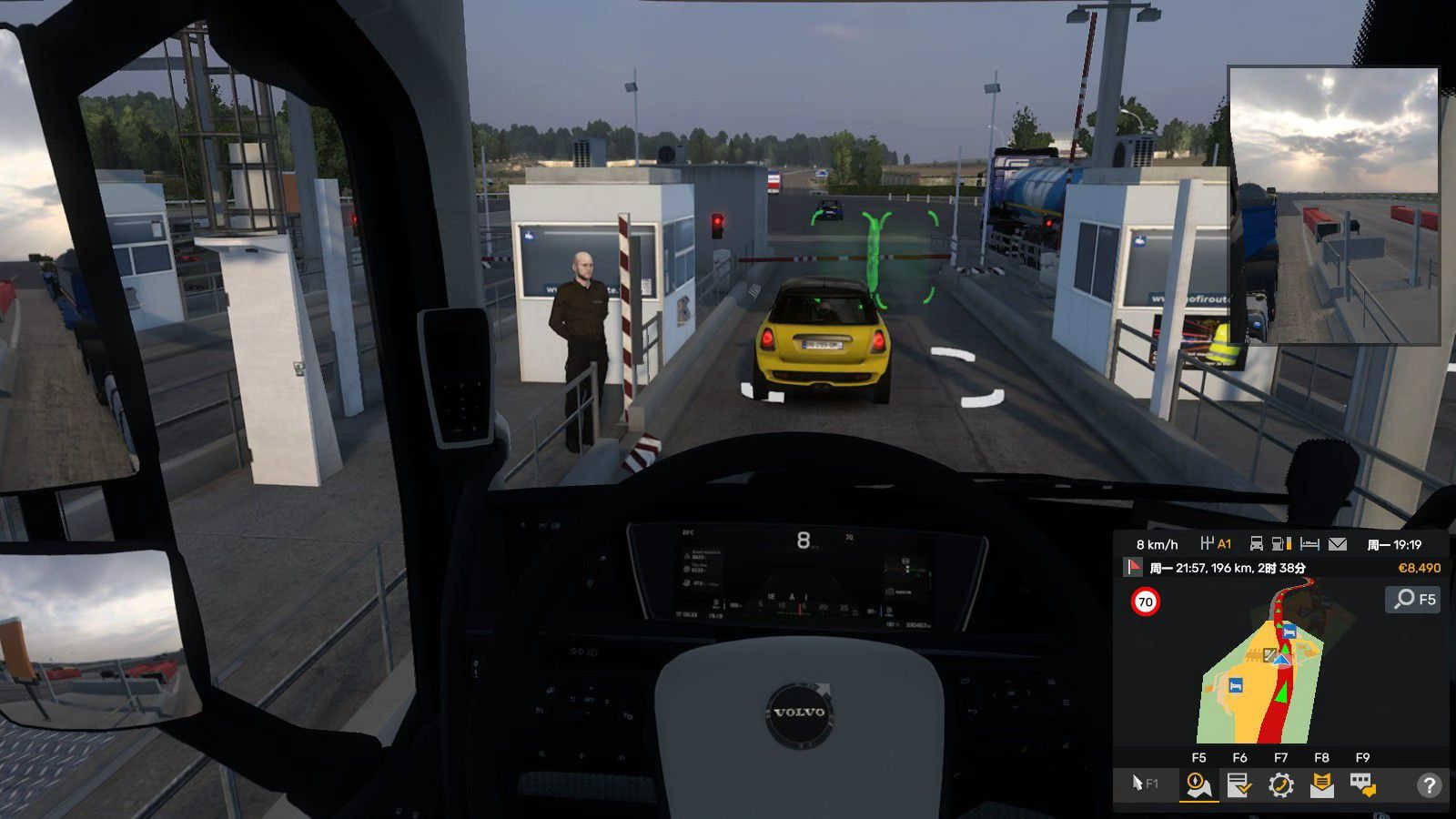This screenshot has width=1456, height=819.
Task: Show the messages envelope tab
Action: pyautogui.click(x=1321, y=784)
